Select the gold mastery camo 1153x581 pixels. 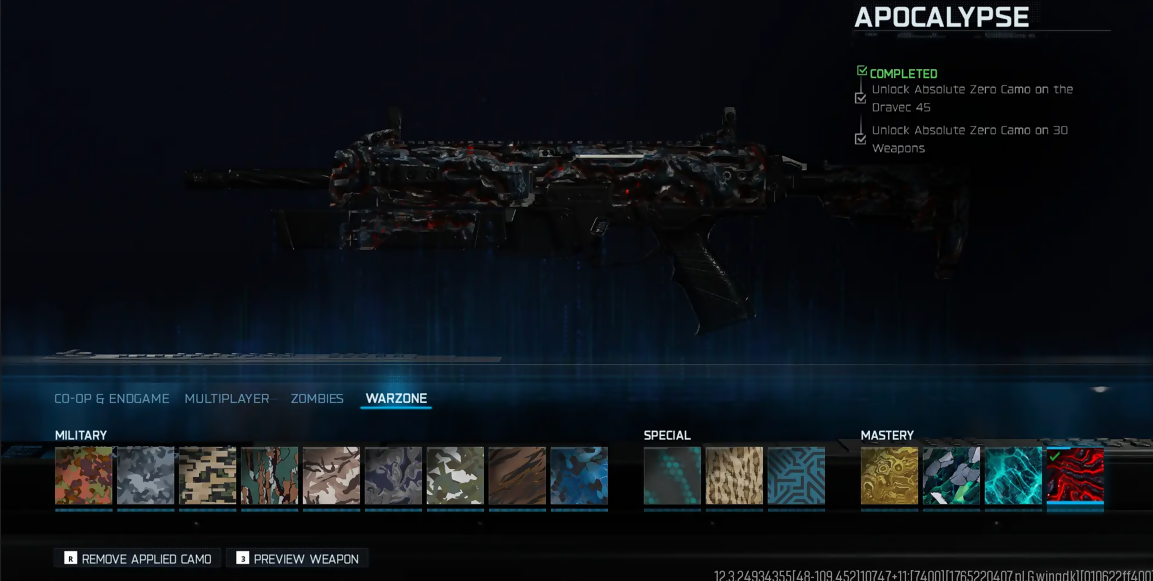click(890, 476)
